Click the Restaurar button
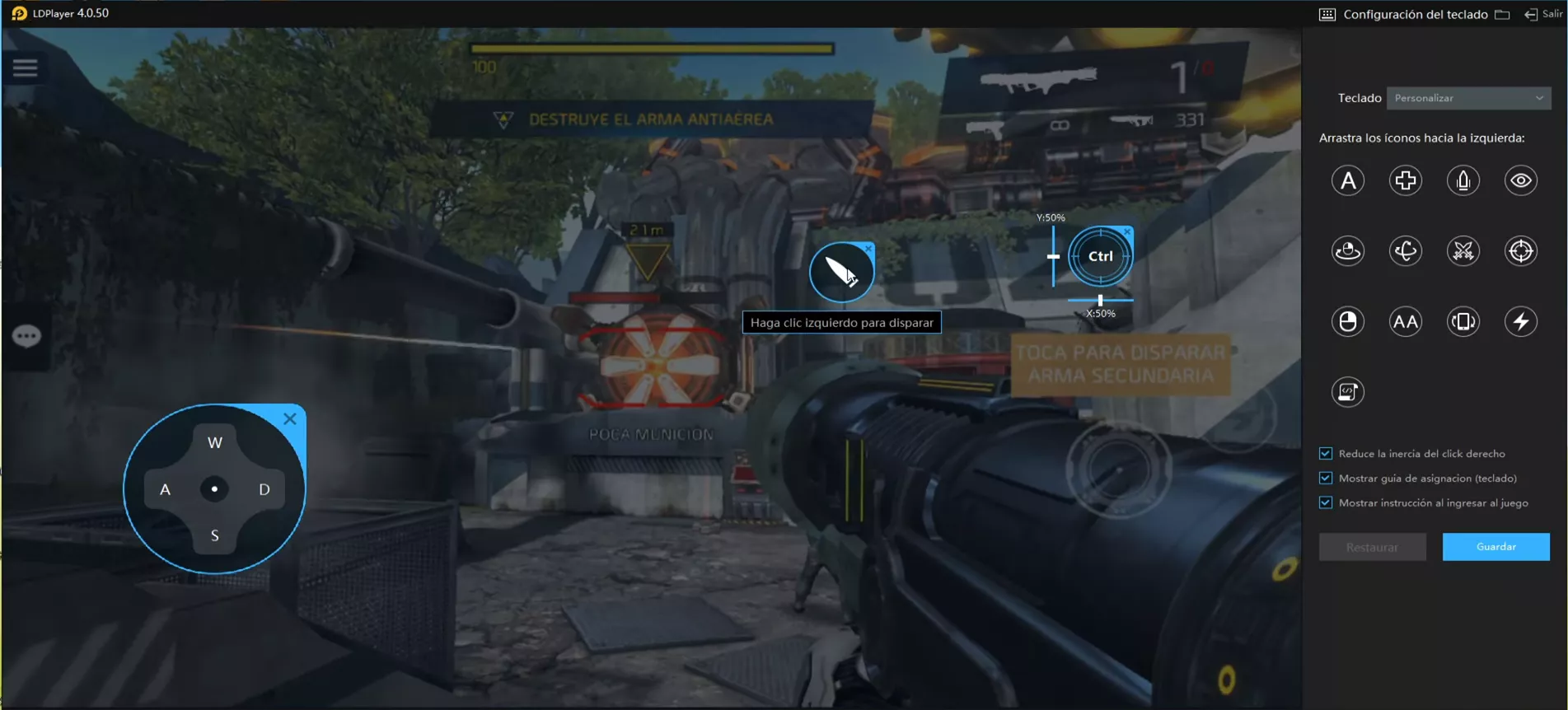 click(x=1372, y=547)
